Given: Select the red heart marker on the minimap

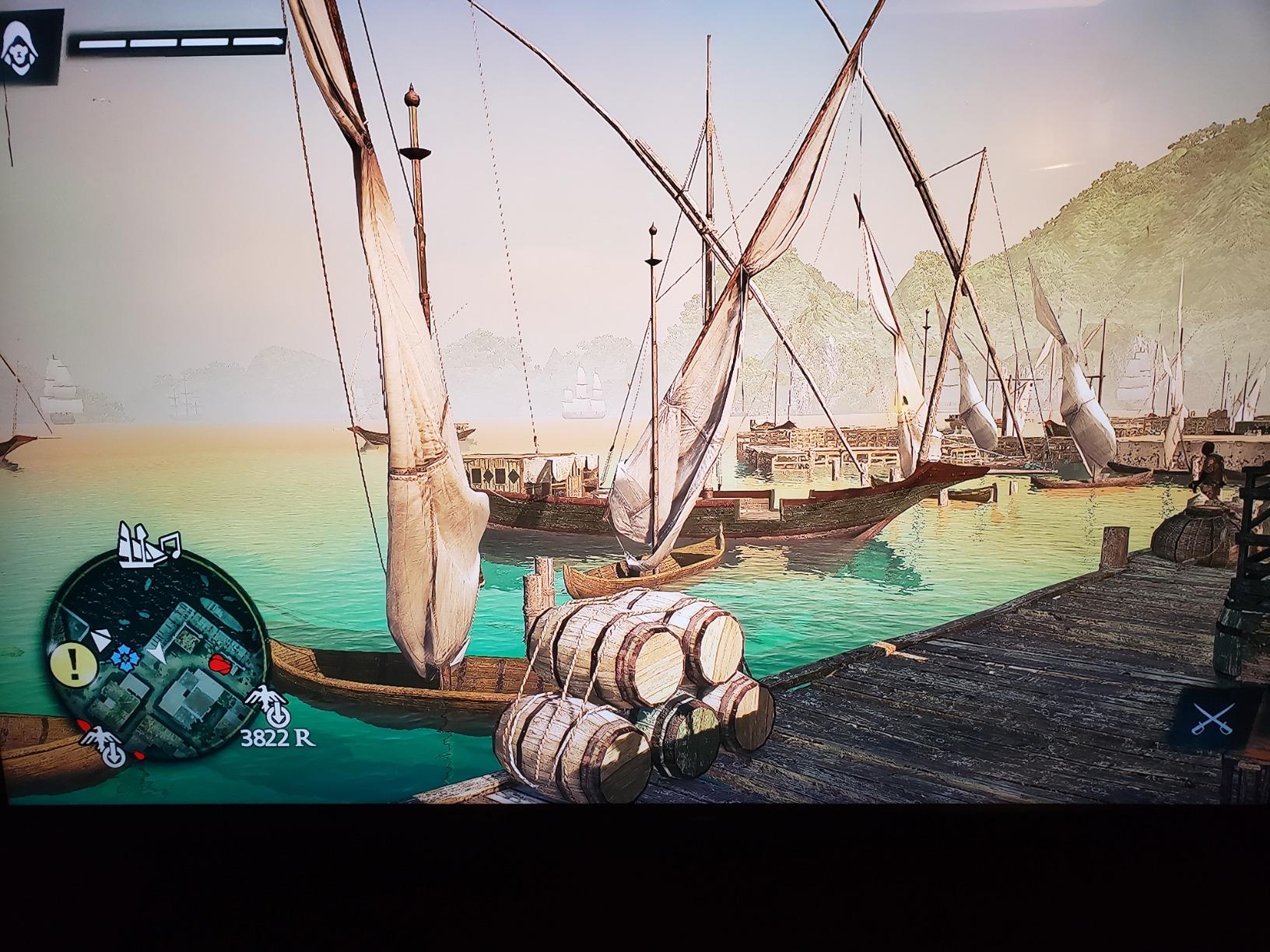Looking at the screenshot, I should [221, 663].
